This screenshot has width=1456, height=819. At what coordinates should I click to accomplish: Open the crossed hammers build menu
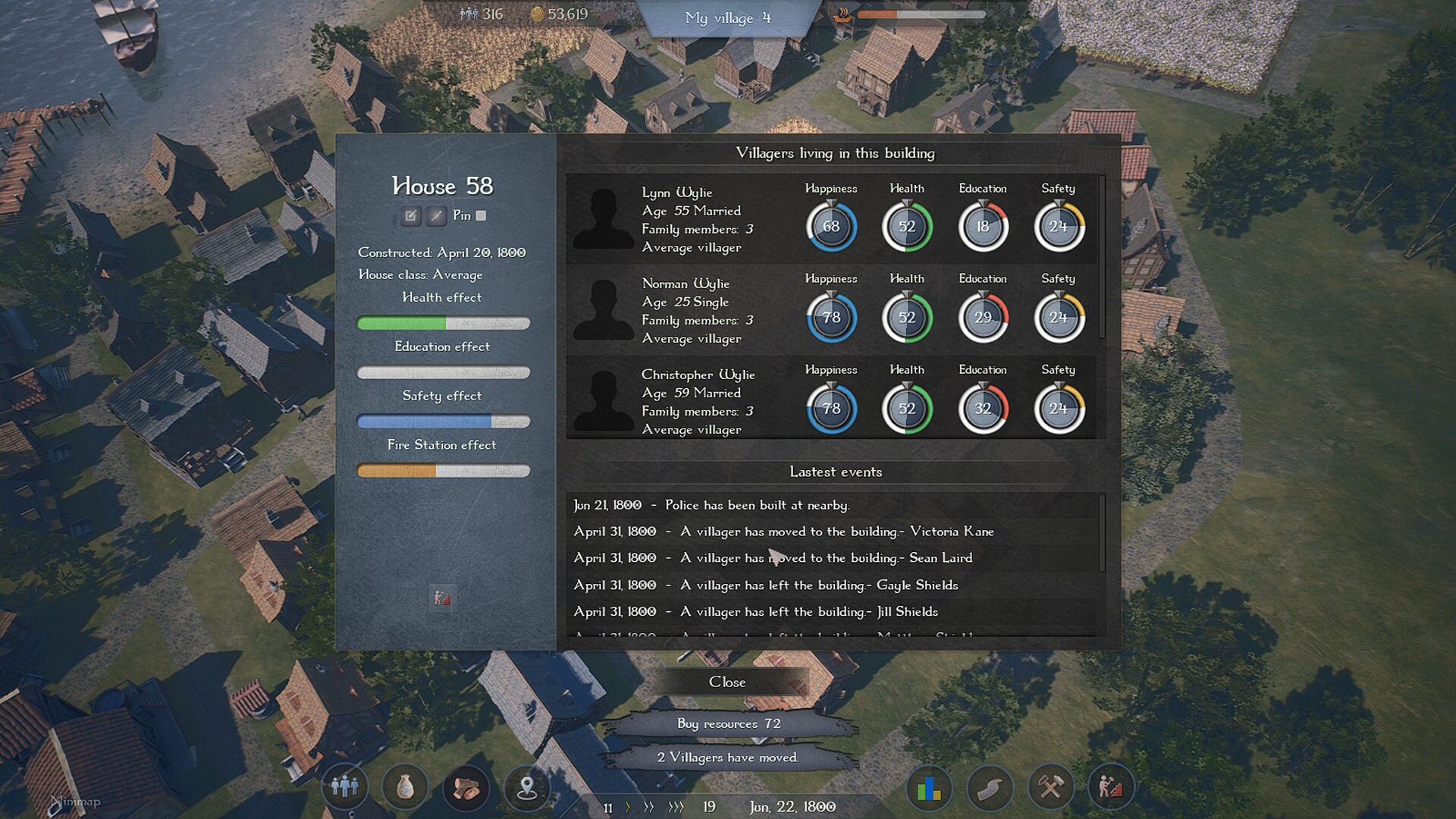pos(1050,789)
